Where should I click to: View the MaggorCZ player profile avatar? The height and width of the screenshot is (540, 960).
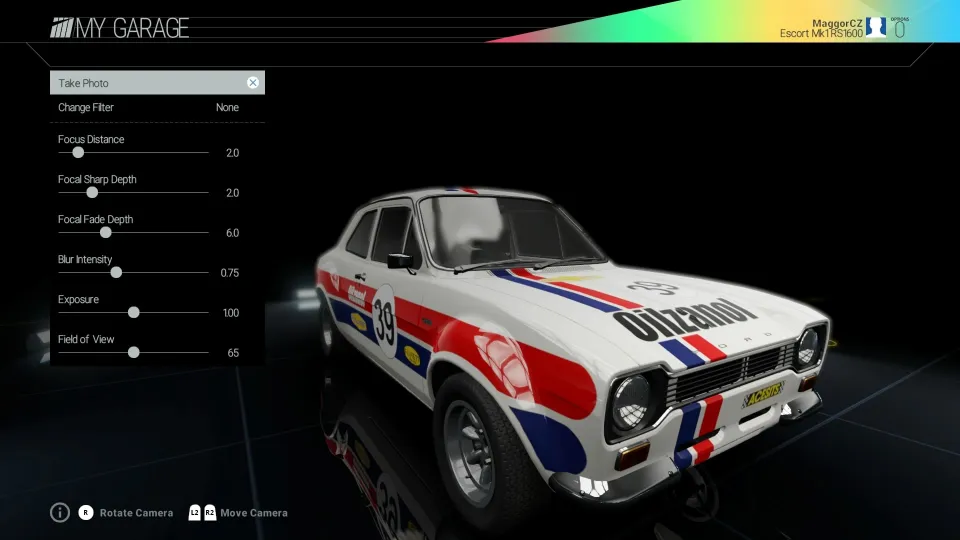tap(876, 27)
